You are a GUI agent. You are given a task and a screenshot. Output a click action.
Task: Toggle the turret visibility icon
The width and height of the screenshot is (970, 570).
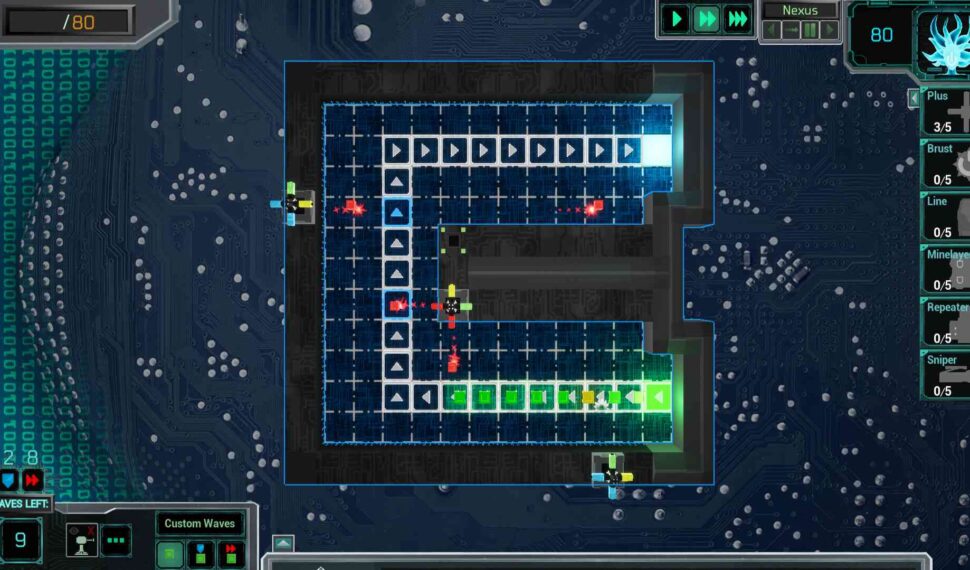click(x=80, y=541)
